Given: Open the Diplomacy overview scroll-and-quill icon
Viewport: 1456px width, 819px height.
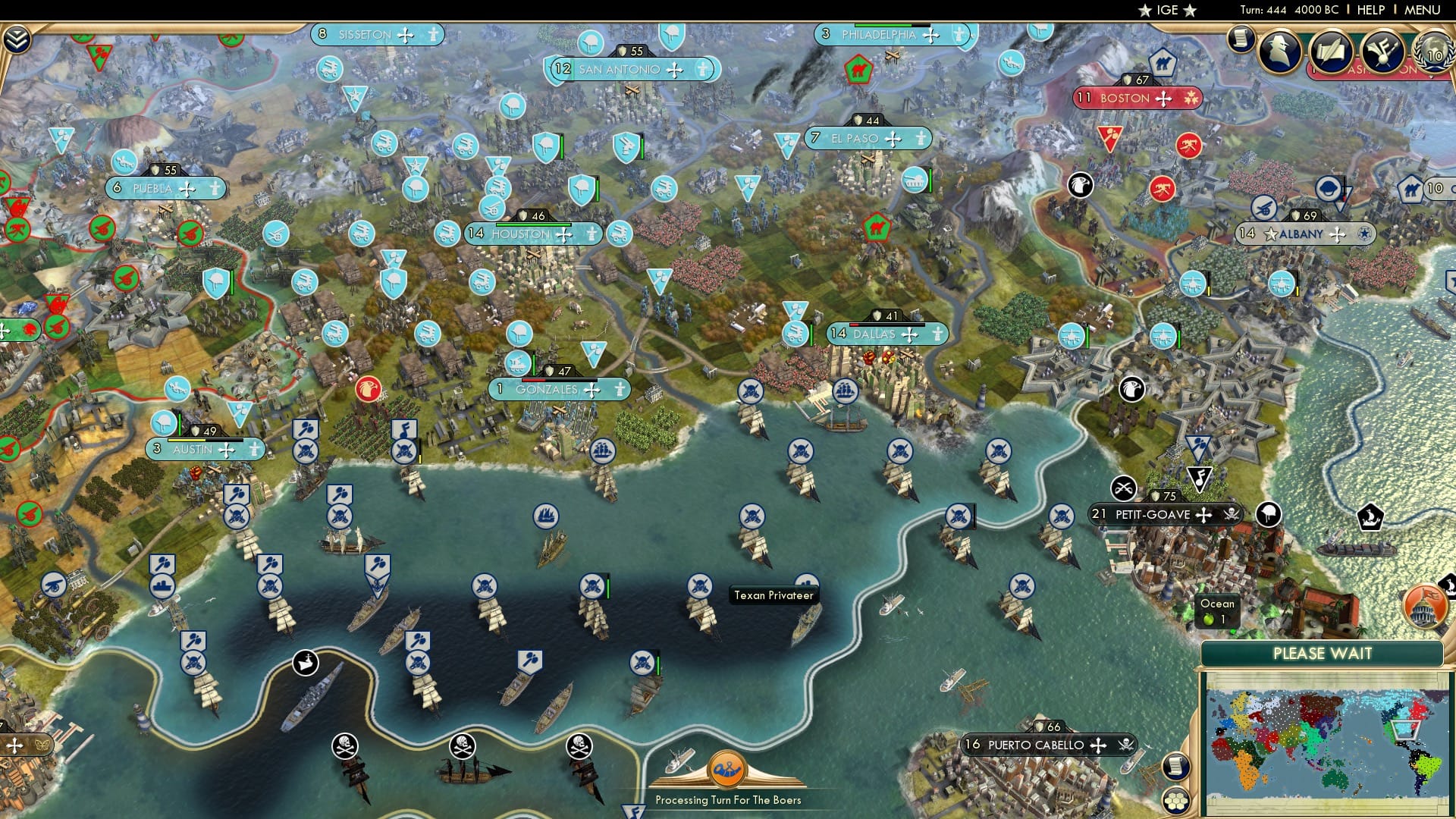Looking at the screenshot, I should [1332, 52].
